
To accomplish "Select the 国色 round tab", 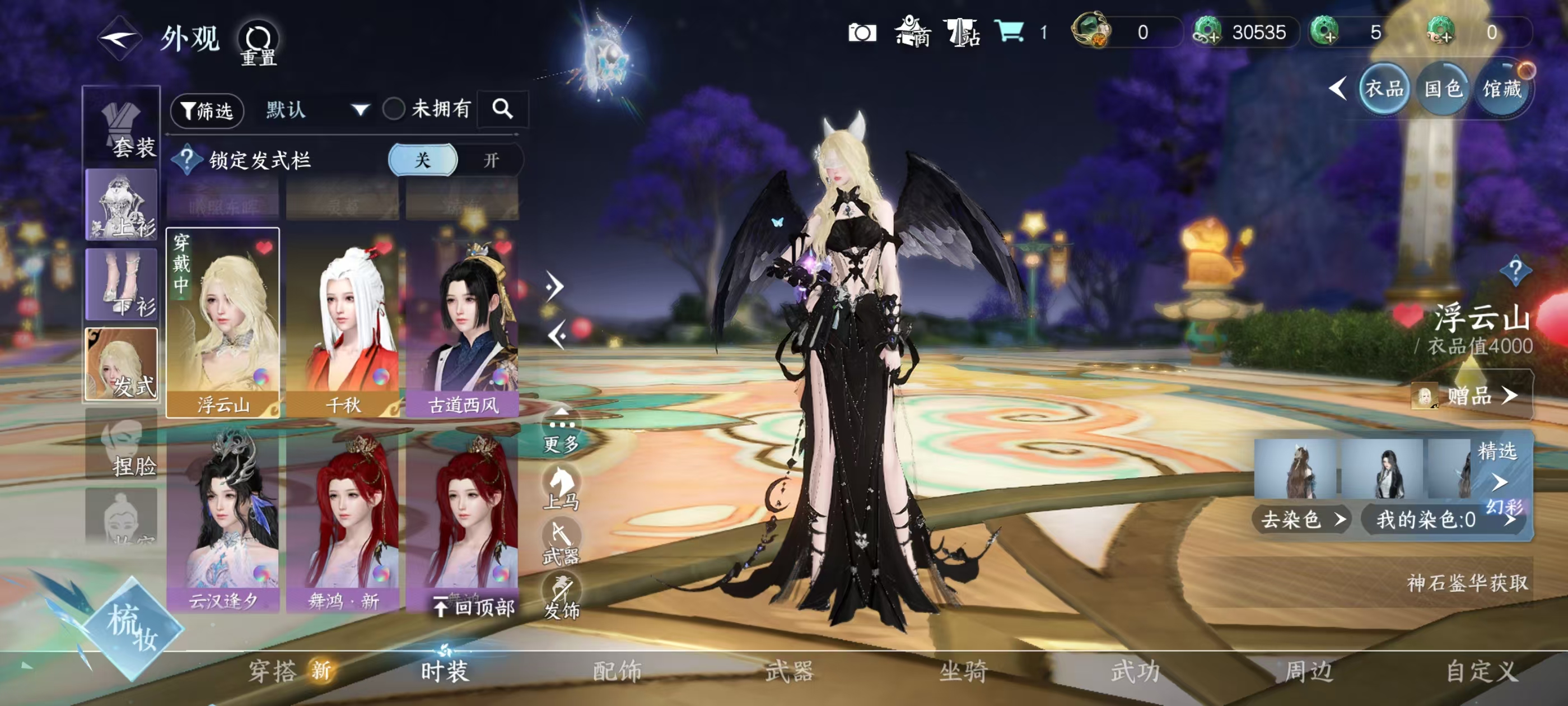I will click(1443, 90).
